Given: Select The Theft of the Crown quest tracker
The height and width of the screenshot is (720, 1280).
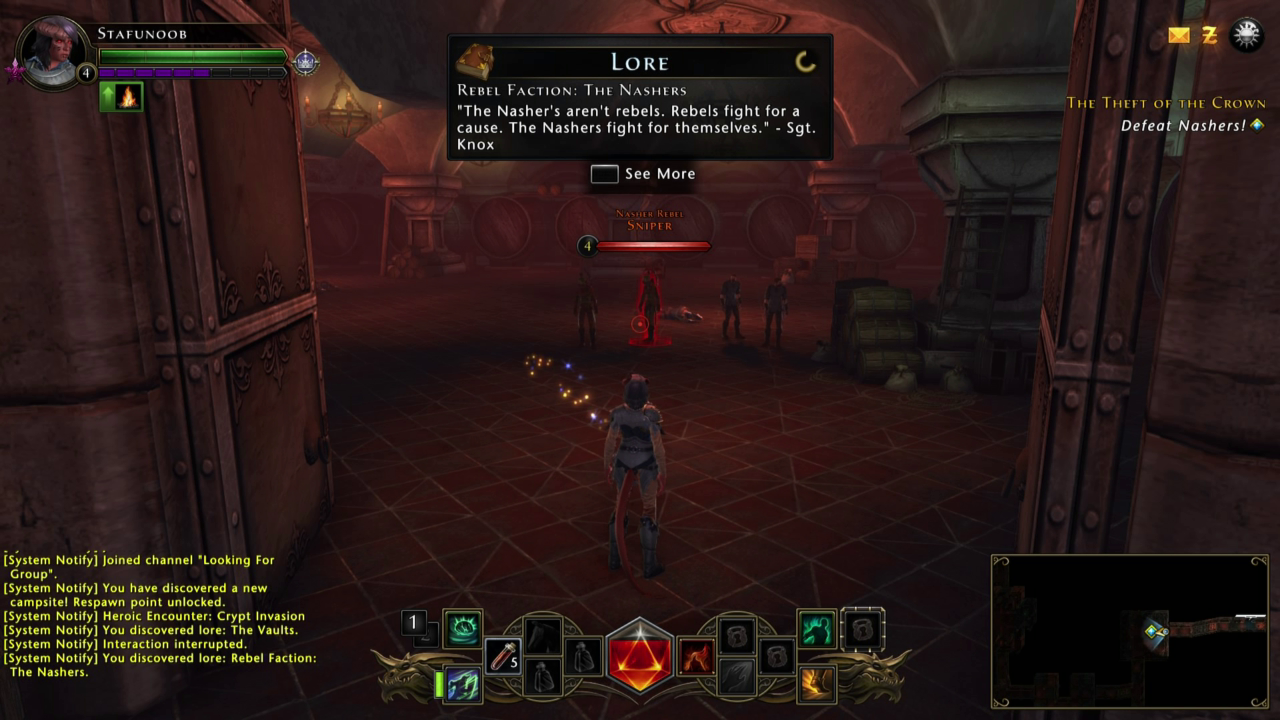Looking at the screenshot, I should 1165,103.
